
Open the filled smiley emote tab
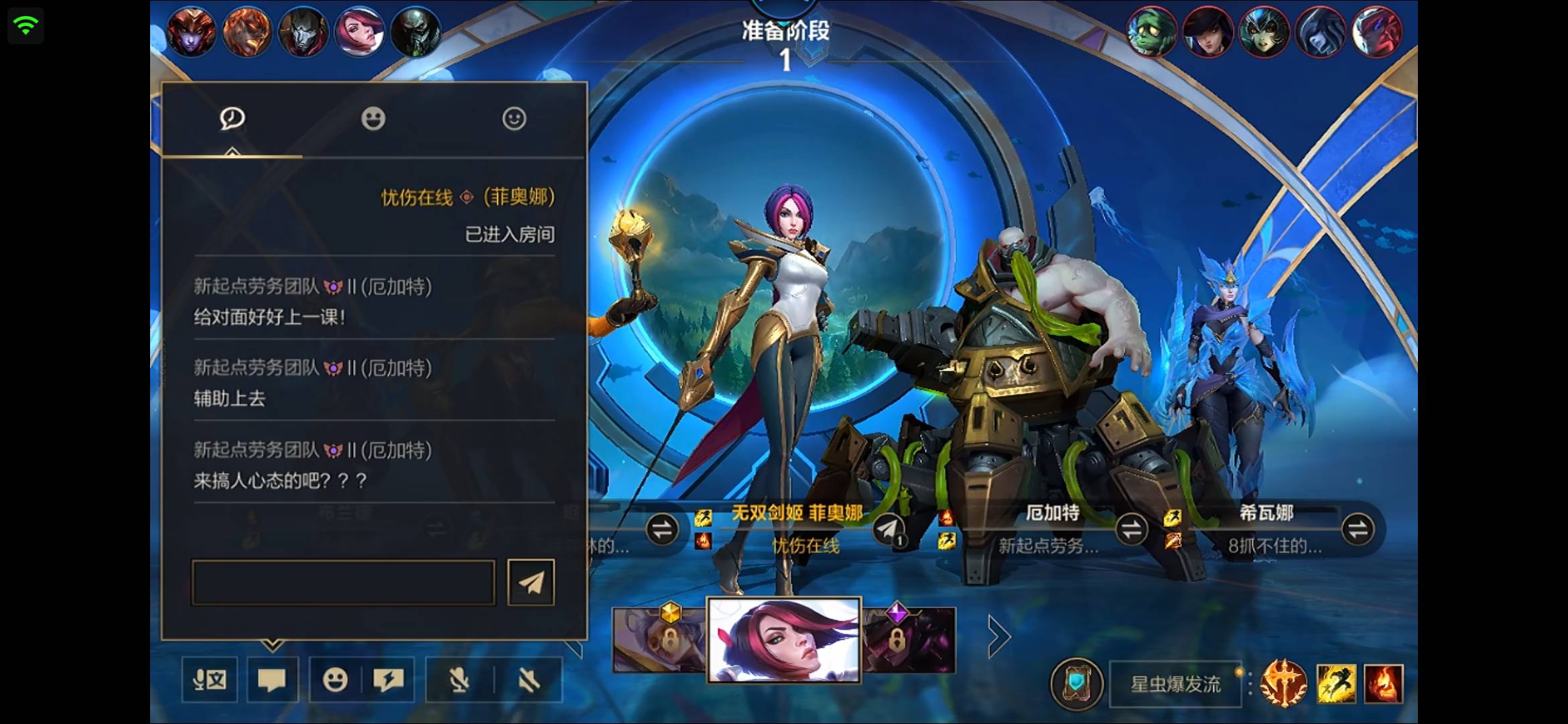[373, 119]
